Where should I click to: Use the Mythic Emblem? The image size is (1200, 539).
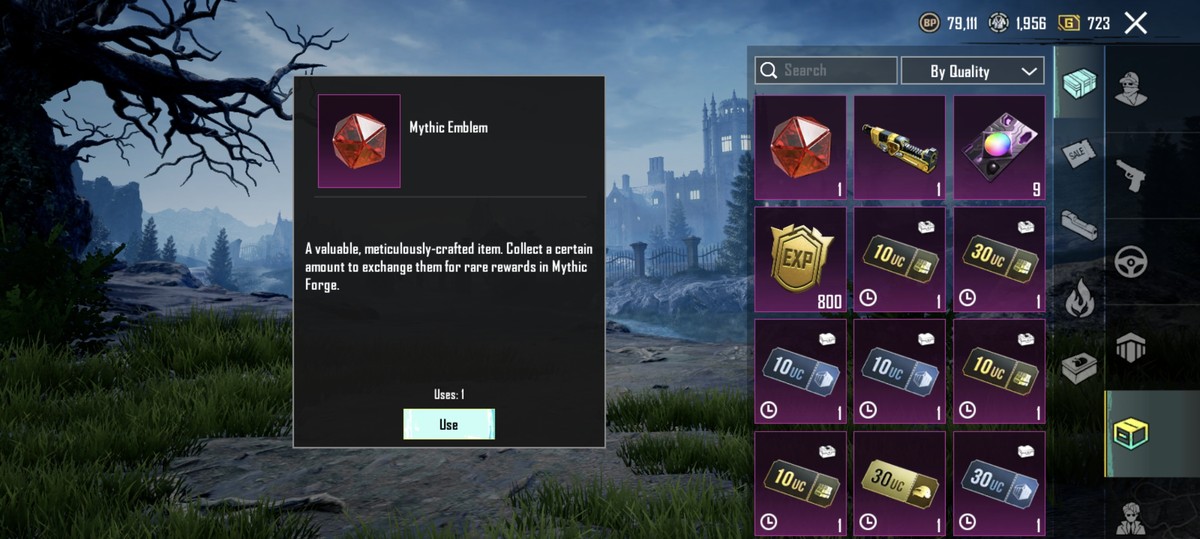(448, 424)
